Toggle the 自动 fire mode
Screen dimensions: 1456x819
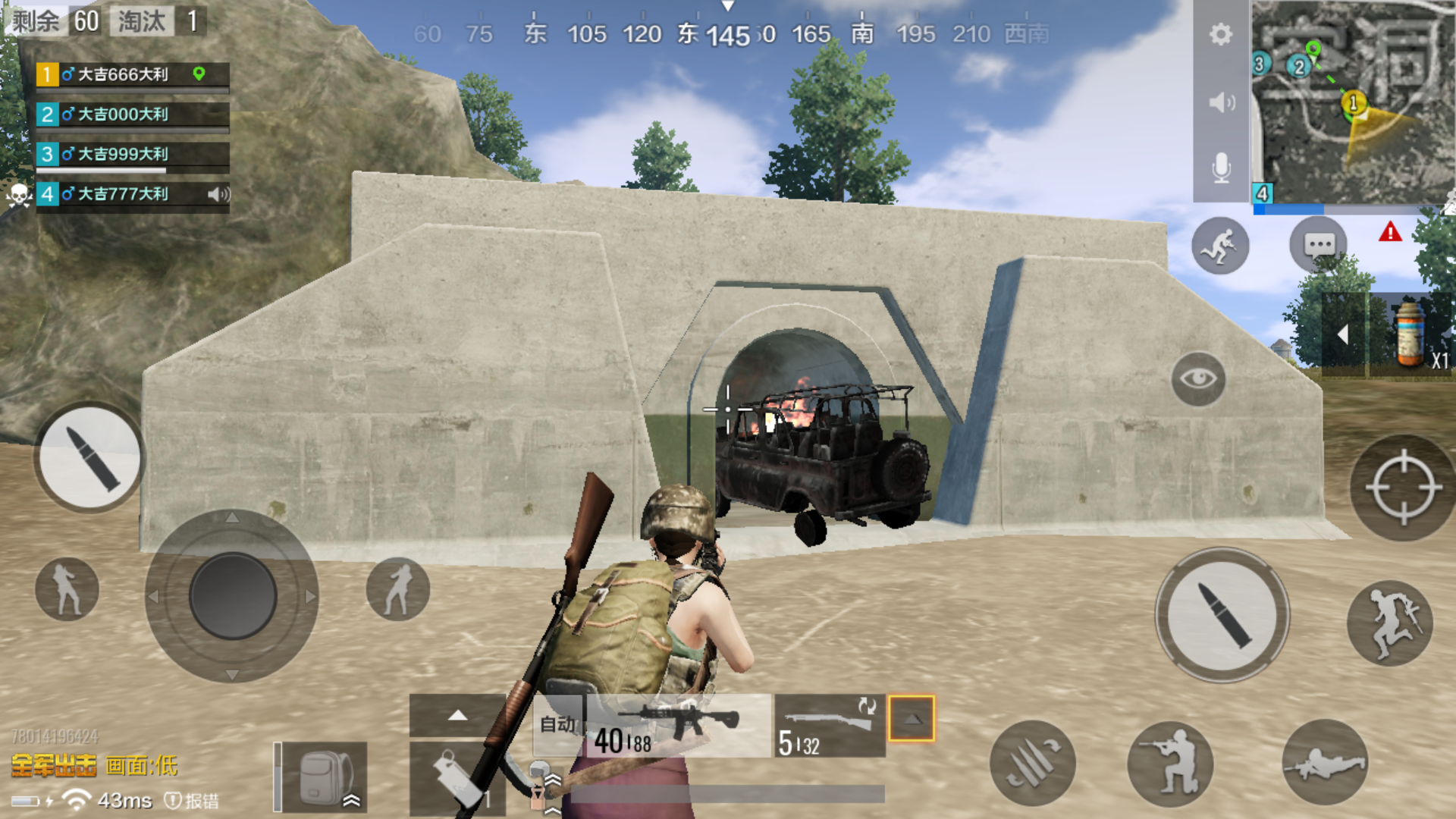click(x=558, y=725)
